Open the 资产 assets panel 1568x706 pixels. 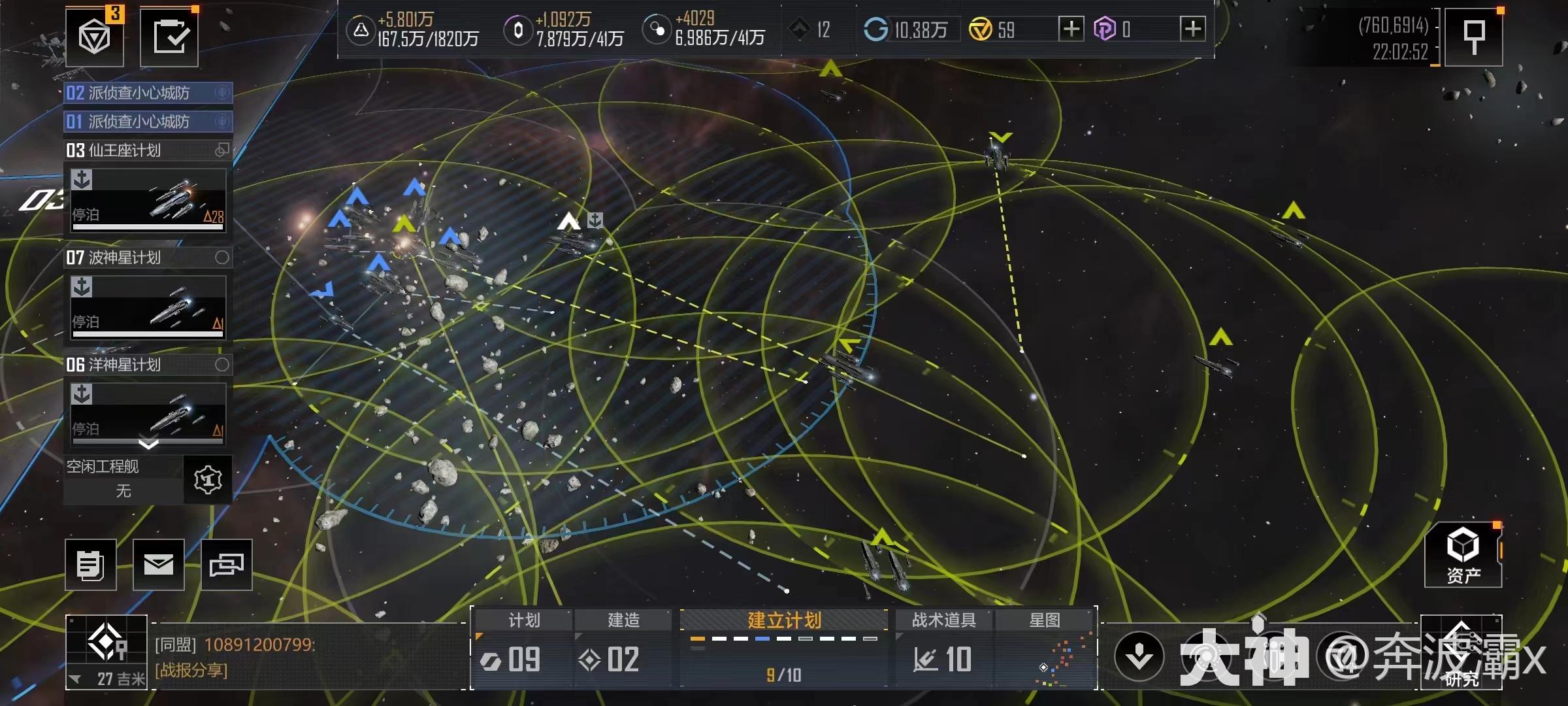(1463, 556)
